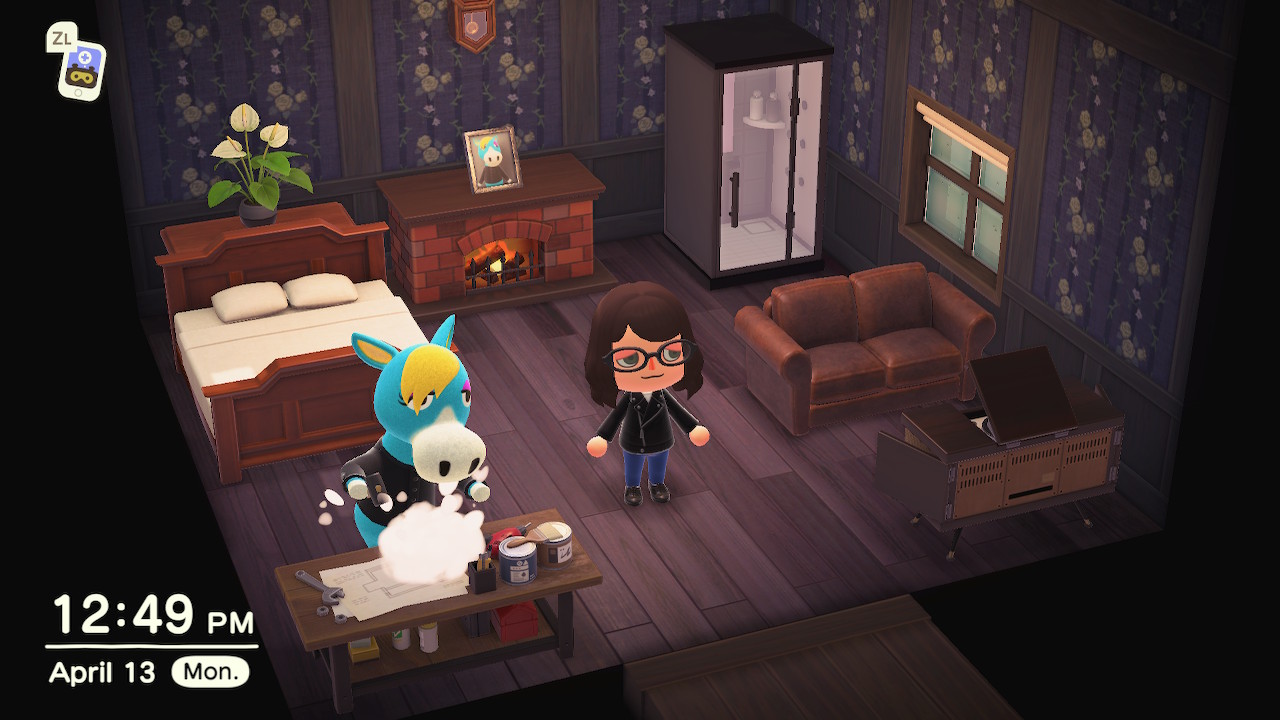Viewport: 1280px width, 720px height.
Task: Select the framed photo on the fireplace mantel
Action: pyautogui.click(x=490, y=158)
